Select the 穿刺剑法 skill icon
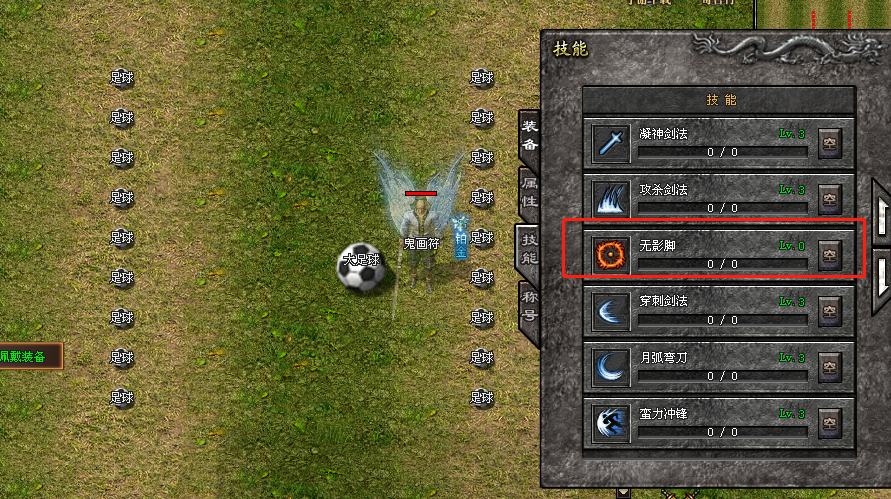891x499 pixels. 609,308
